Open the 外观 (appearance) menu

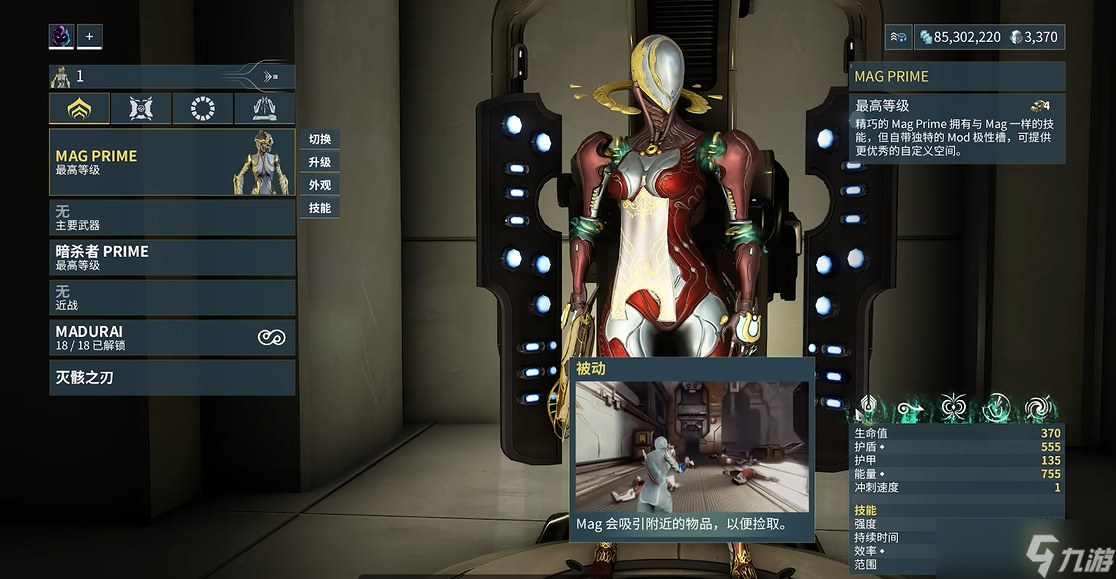(x=319, y=185)
